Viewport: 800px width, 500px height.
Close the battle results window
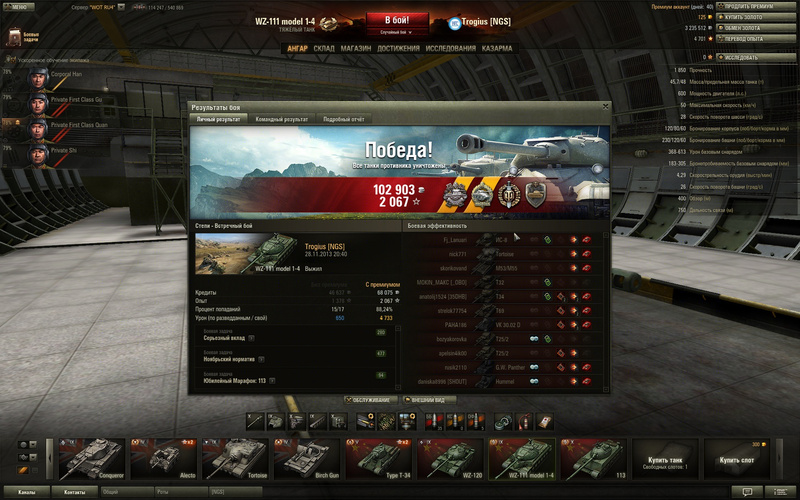[605, 105]
